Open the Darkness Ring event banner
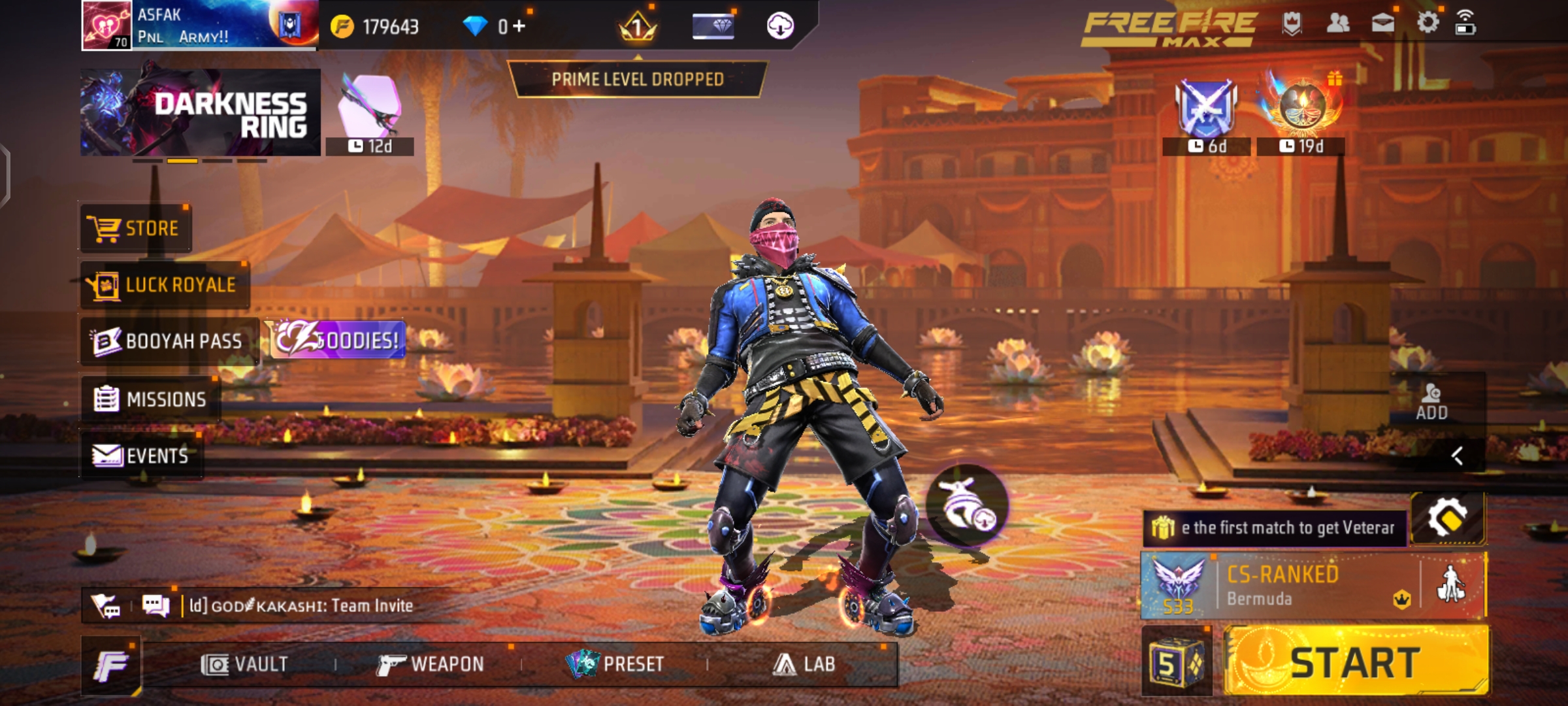Screen dimensions: 1568x706 [x=200, y=112]
